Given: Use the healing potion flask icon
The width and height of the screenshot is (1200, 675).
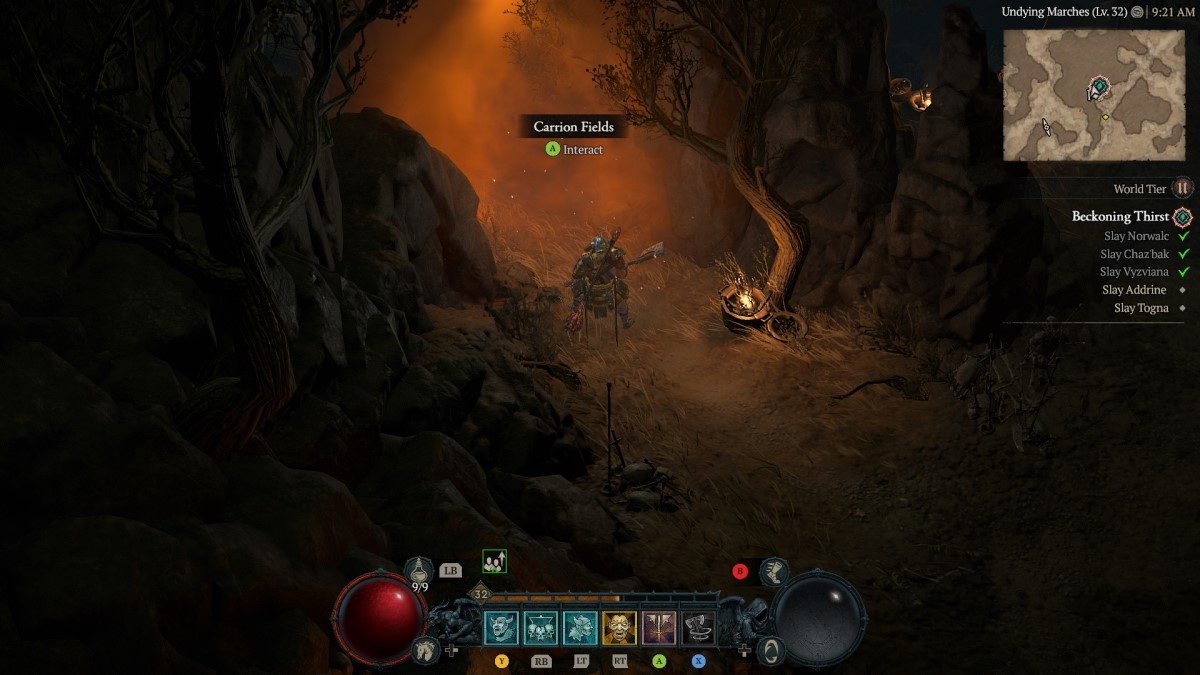Looking at the screenshot, I should [x=419, y=570].
